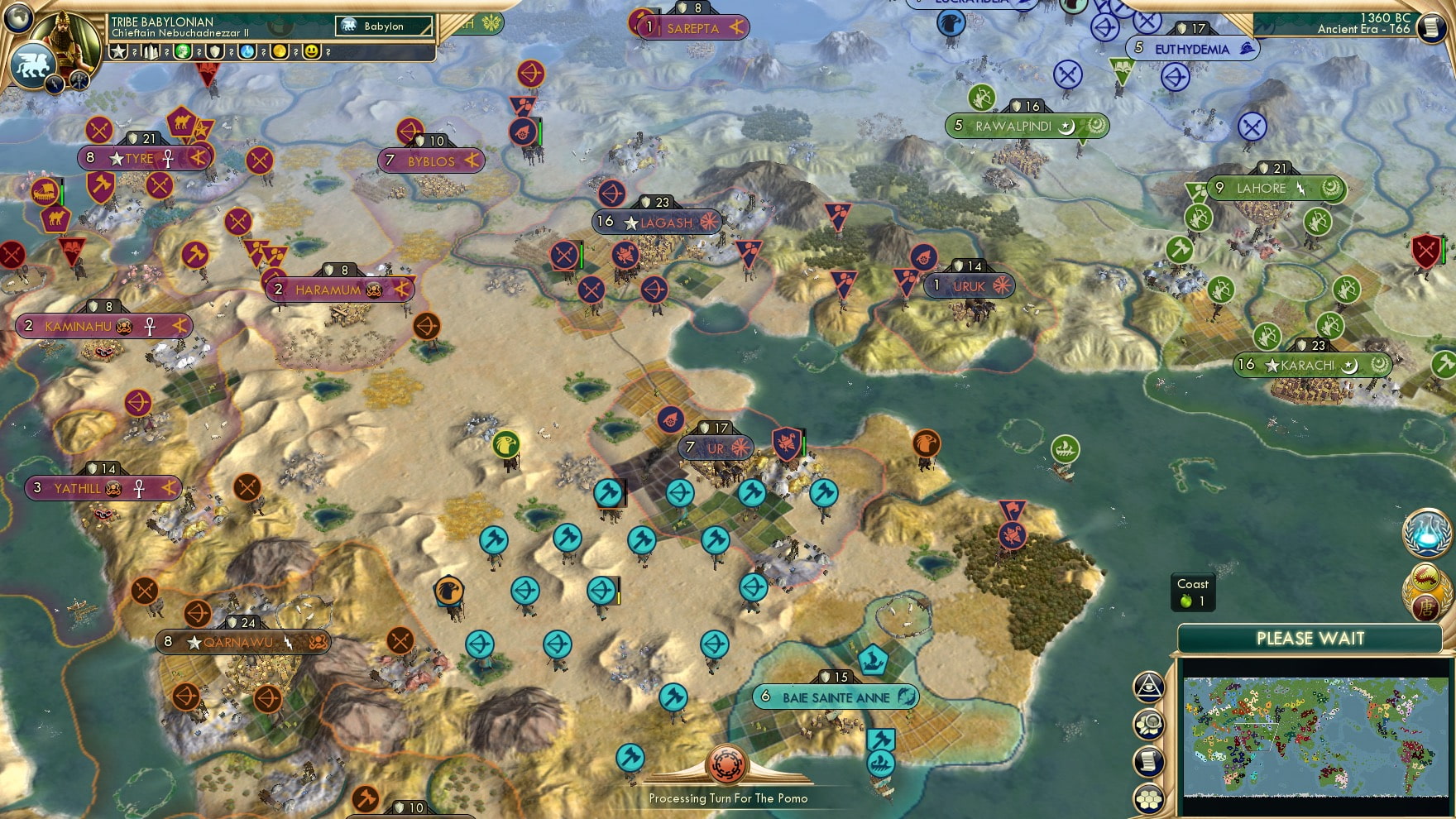
Task: Open social policies via the eye-pyramid icon
Action: [1149, 684]
